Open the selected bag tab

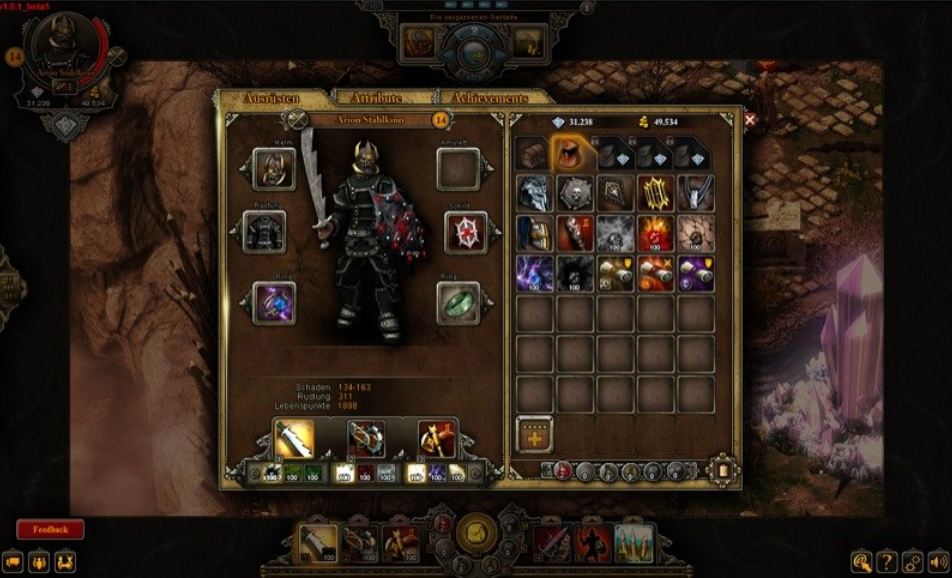(x=571, y=153)
